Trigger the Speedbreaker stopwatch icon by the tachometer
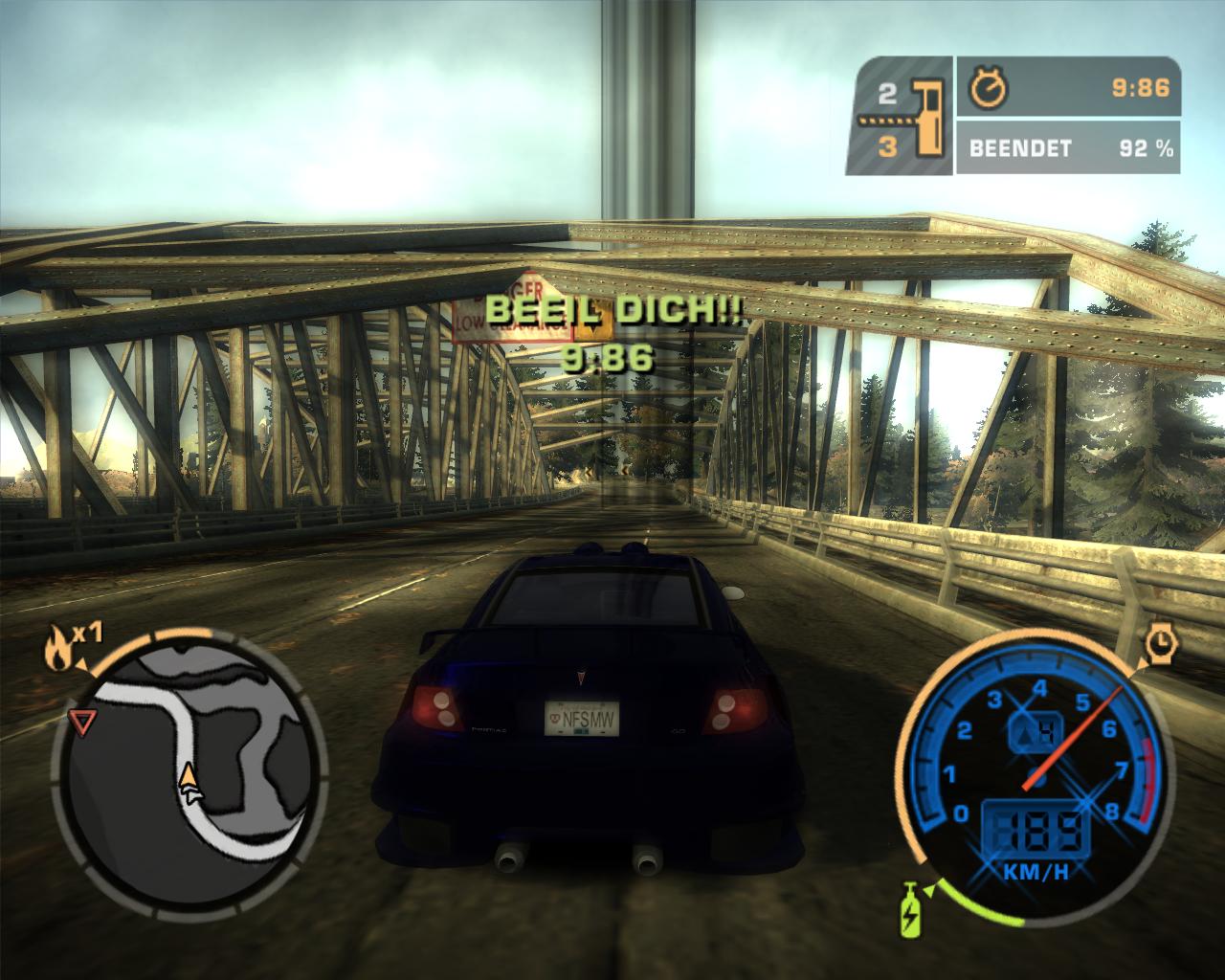The height and width of the screenshot is (980, 1225). pos(1161,645)
